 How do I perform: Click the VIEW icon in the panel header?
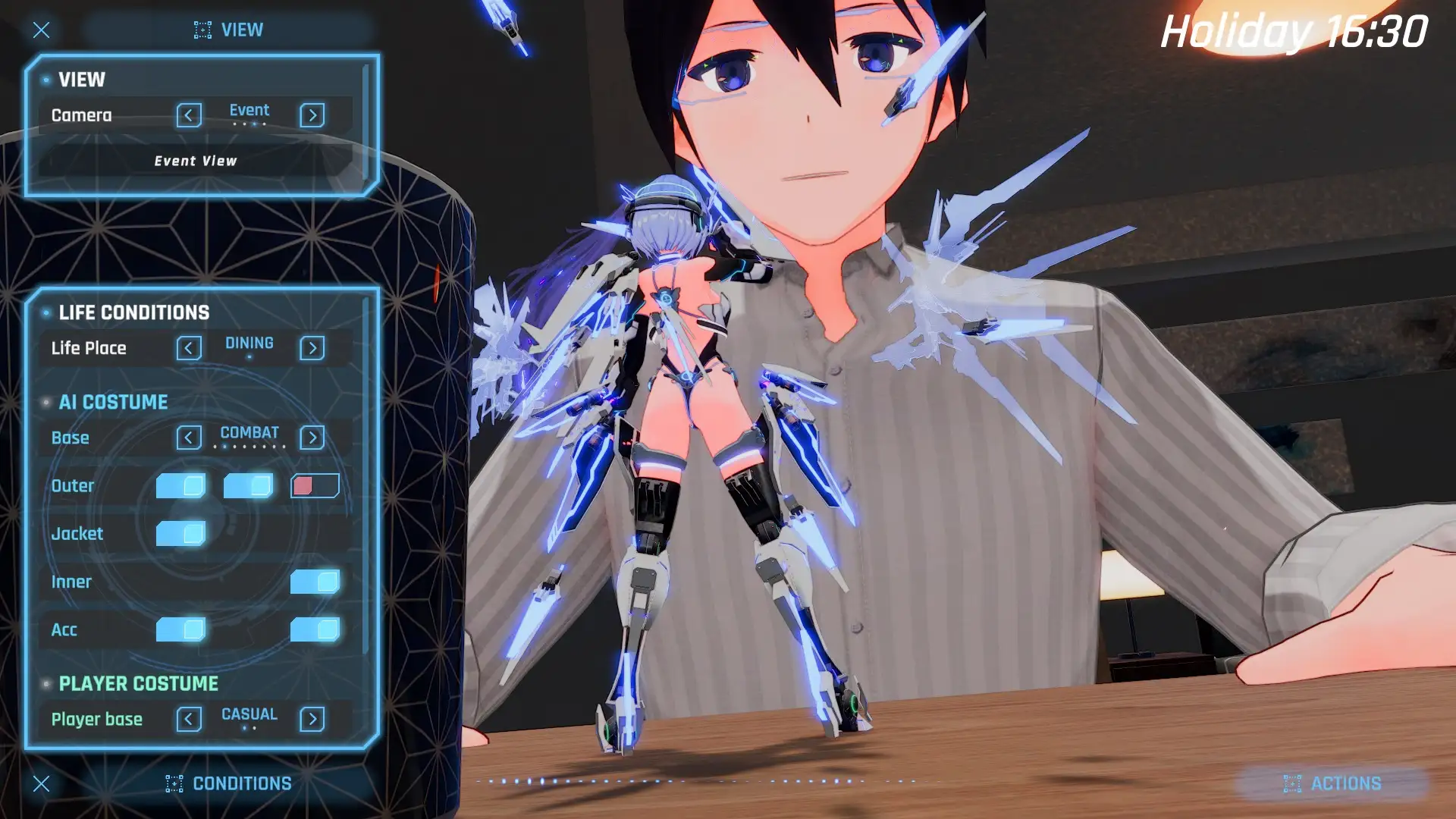[x=201, y=30]
